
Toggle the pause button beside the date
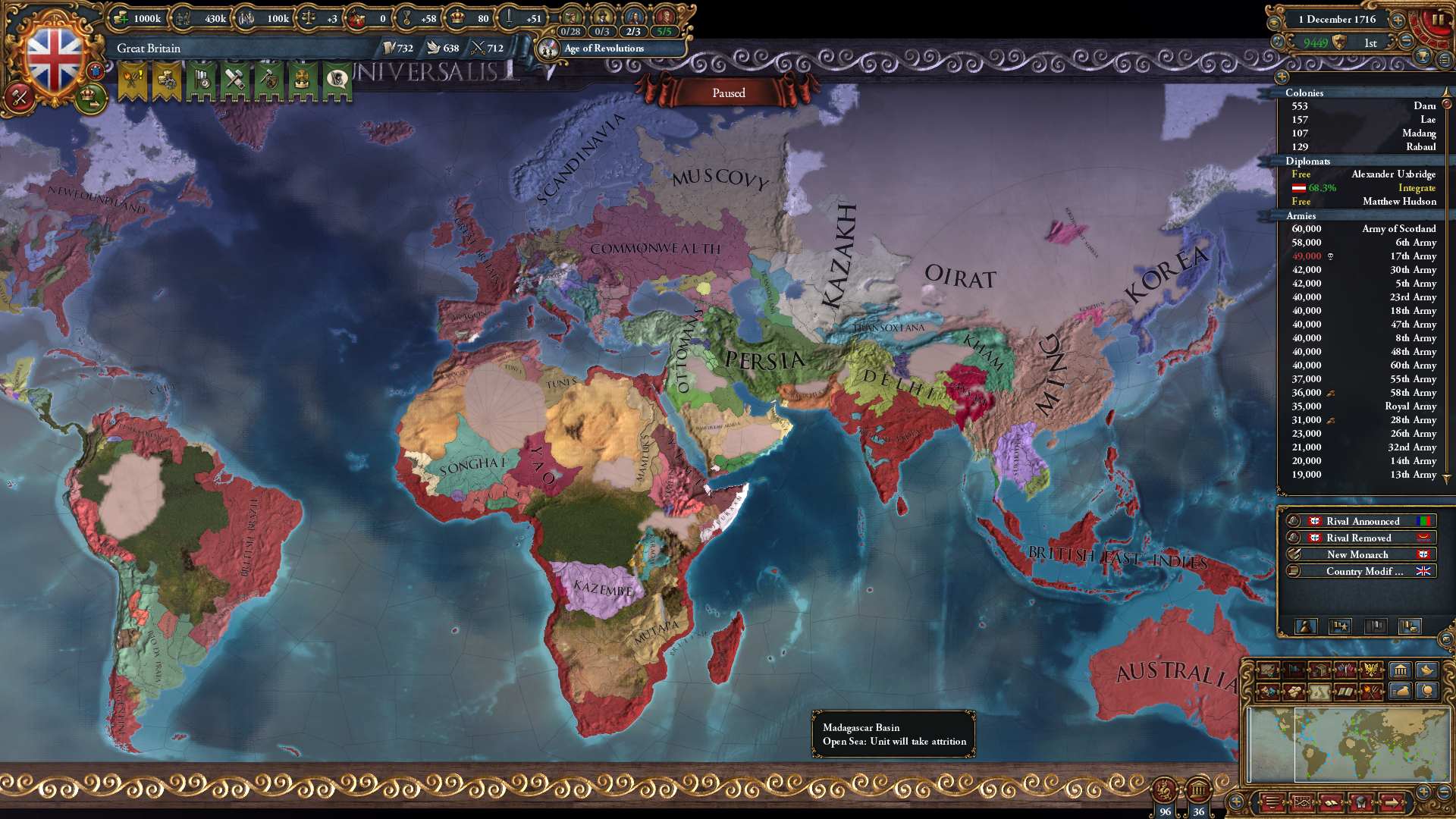(1439, 19)
